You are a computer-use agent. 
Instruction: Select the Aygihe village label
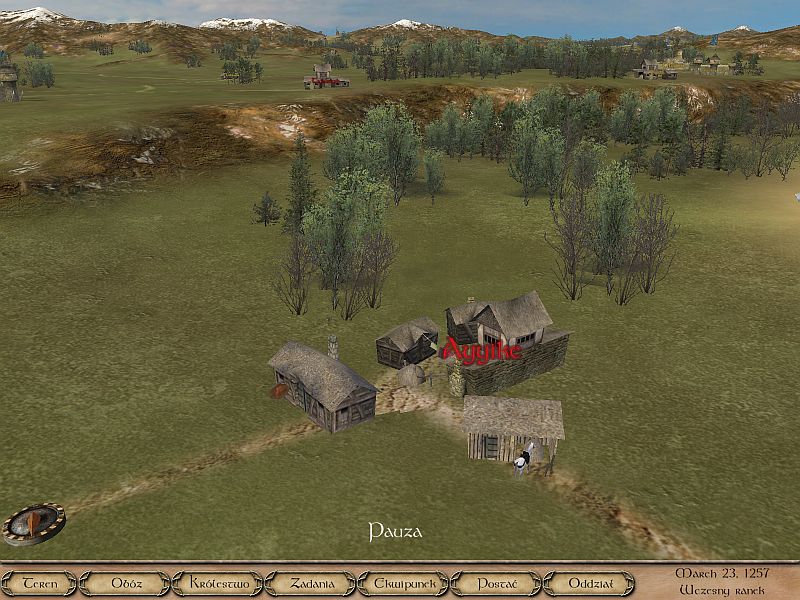coord(481,352)
